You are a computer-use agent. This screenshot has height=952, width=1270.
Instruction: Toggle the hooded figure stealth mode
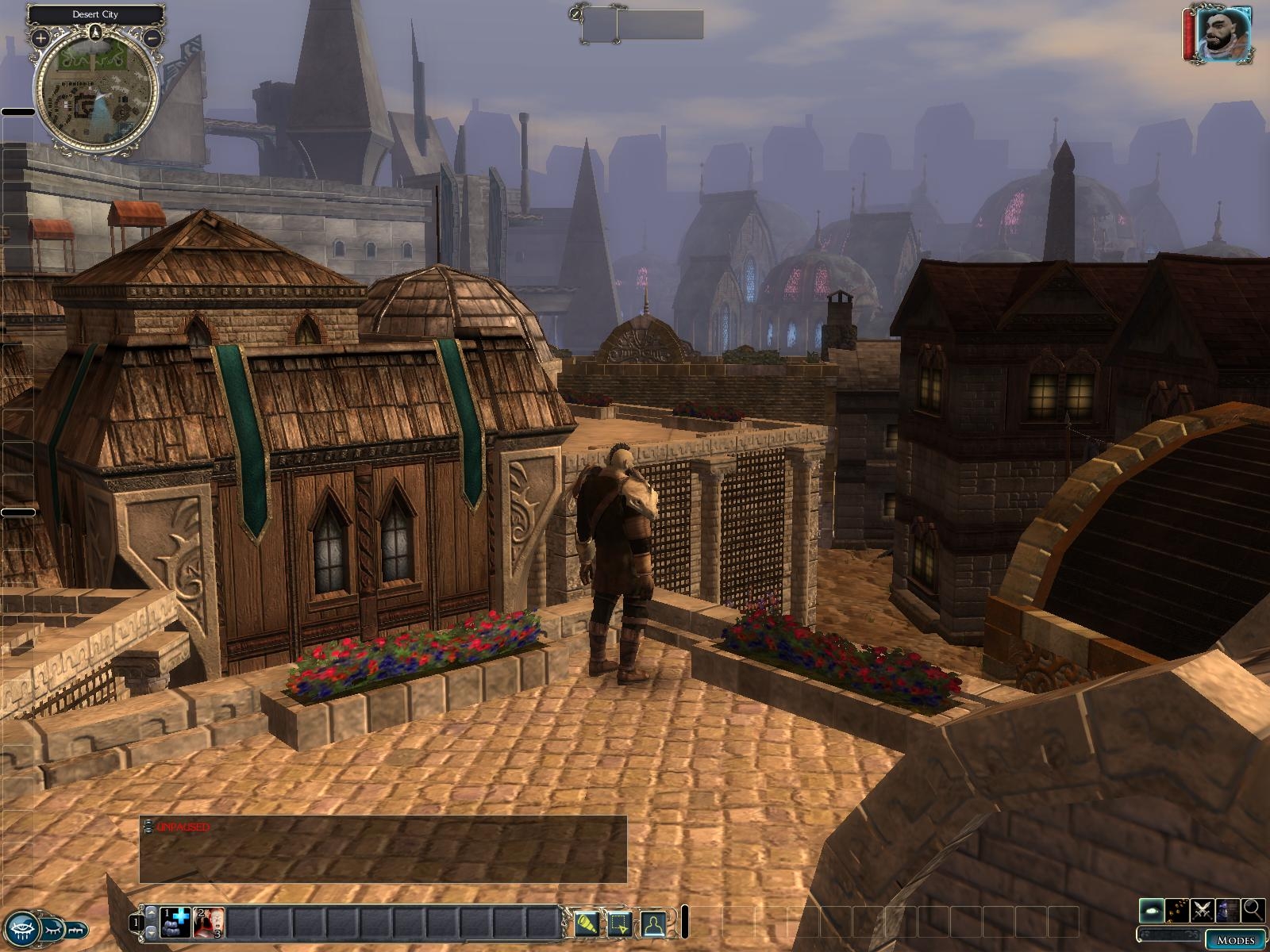1227,909
